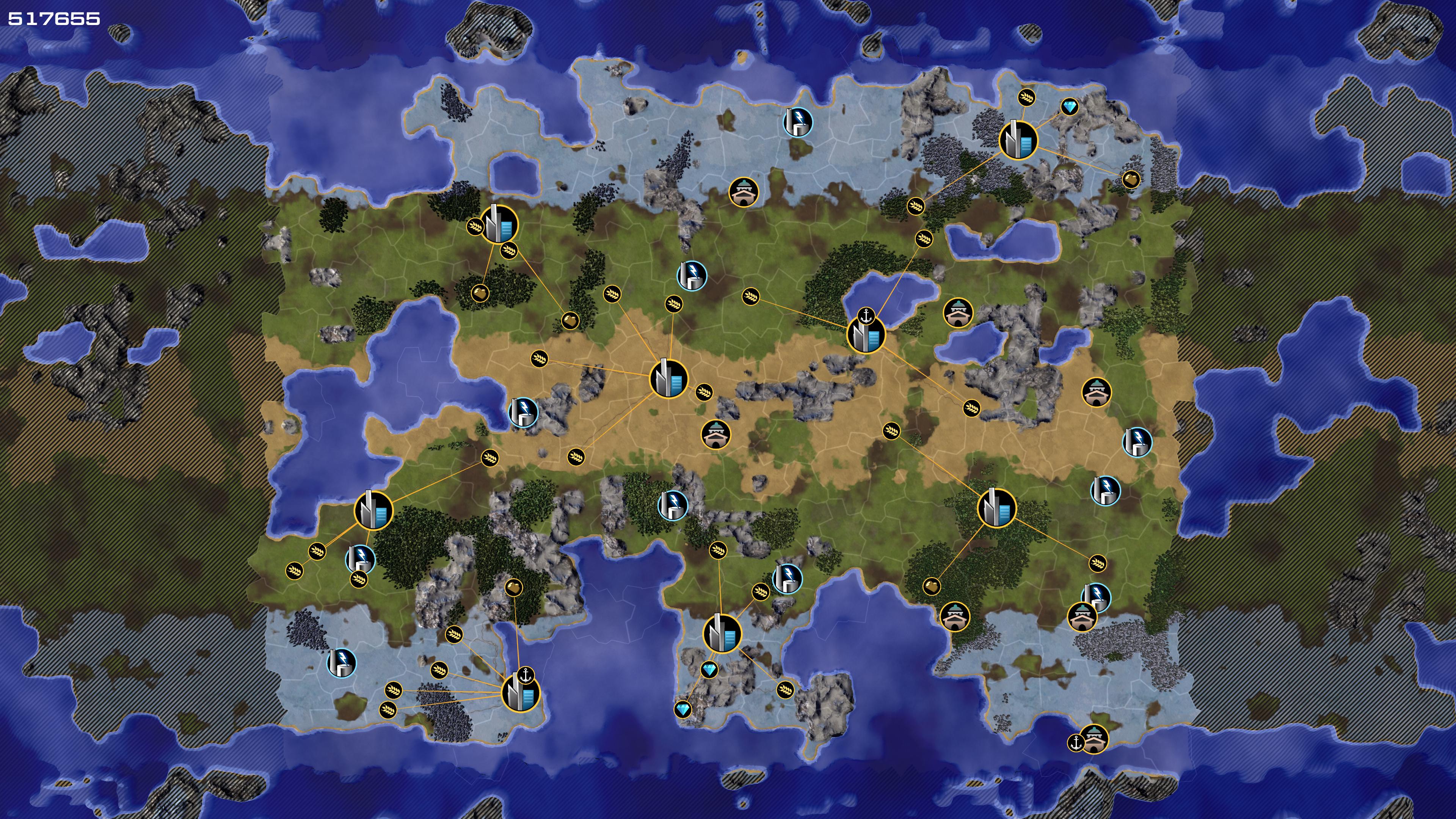Image resolution: width=1456 pixels, height=819 pixels.
Task: Pick the temple marker overlapped by a power plant
Action: (1082, 617)
